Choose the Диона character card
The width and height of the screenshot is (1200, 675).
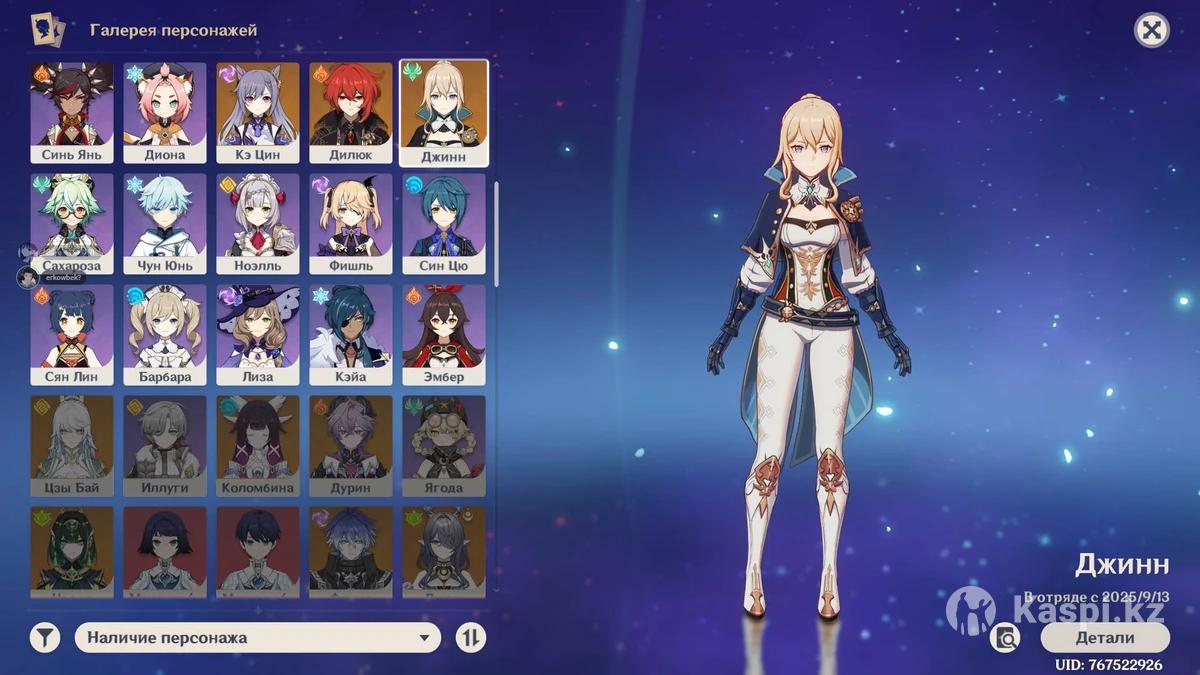coord(165,113)
